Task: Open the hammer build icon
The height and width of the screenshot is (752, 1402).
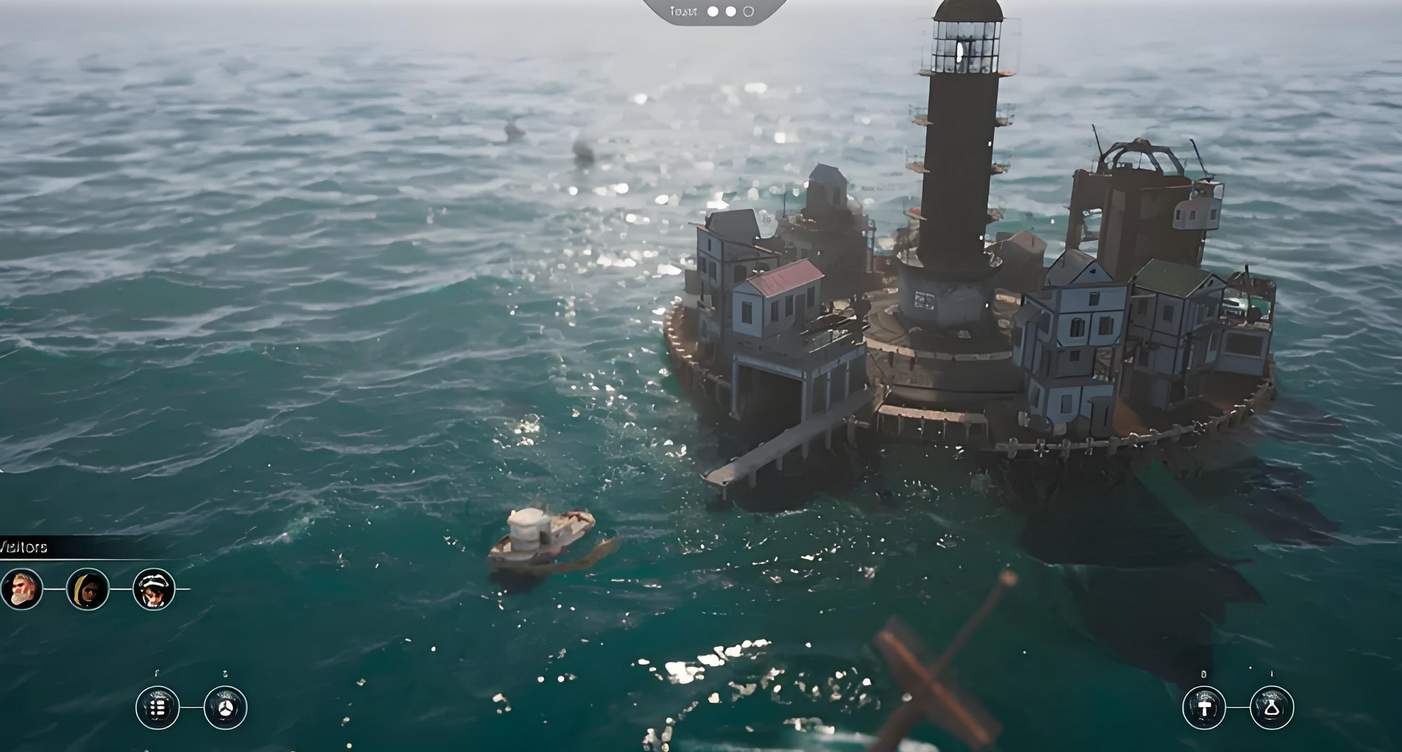Action: click(1204, 708)
